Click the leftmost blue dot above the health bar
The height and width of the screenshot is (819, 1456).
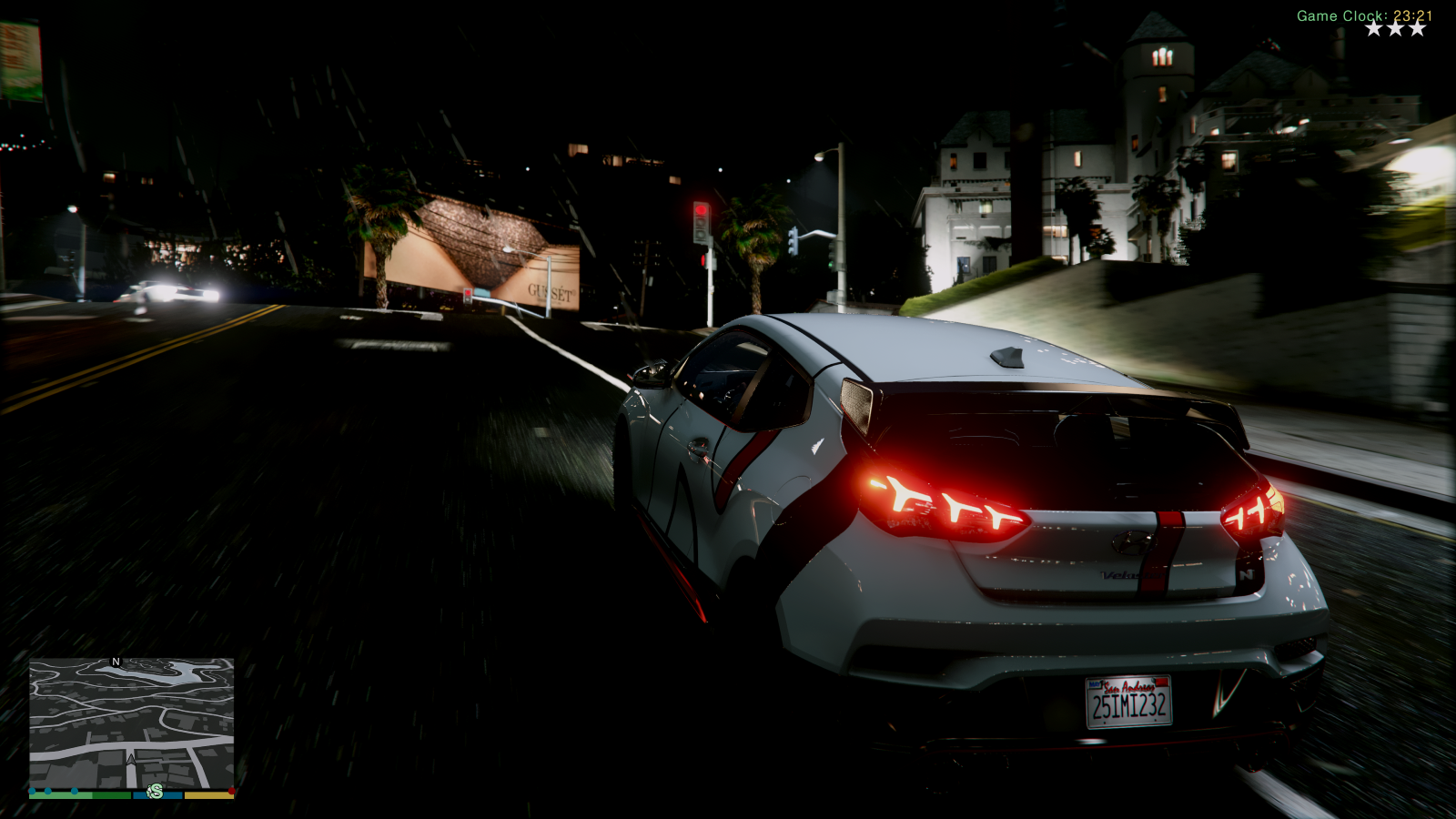[x=32, y=791]
